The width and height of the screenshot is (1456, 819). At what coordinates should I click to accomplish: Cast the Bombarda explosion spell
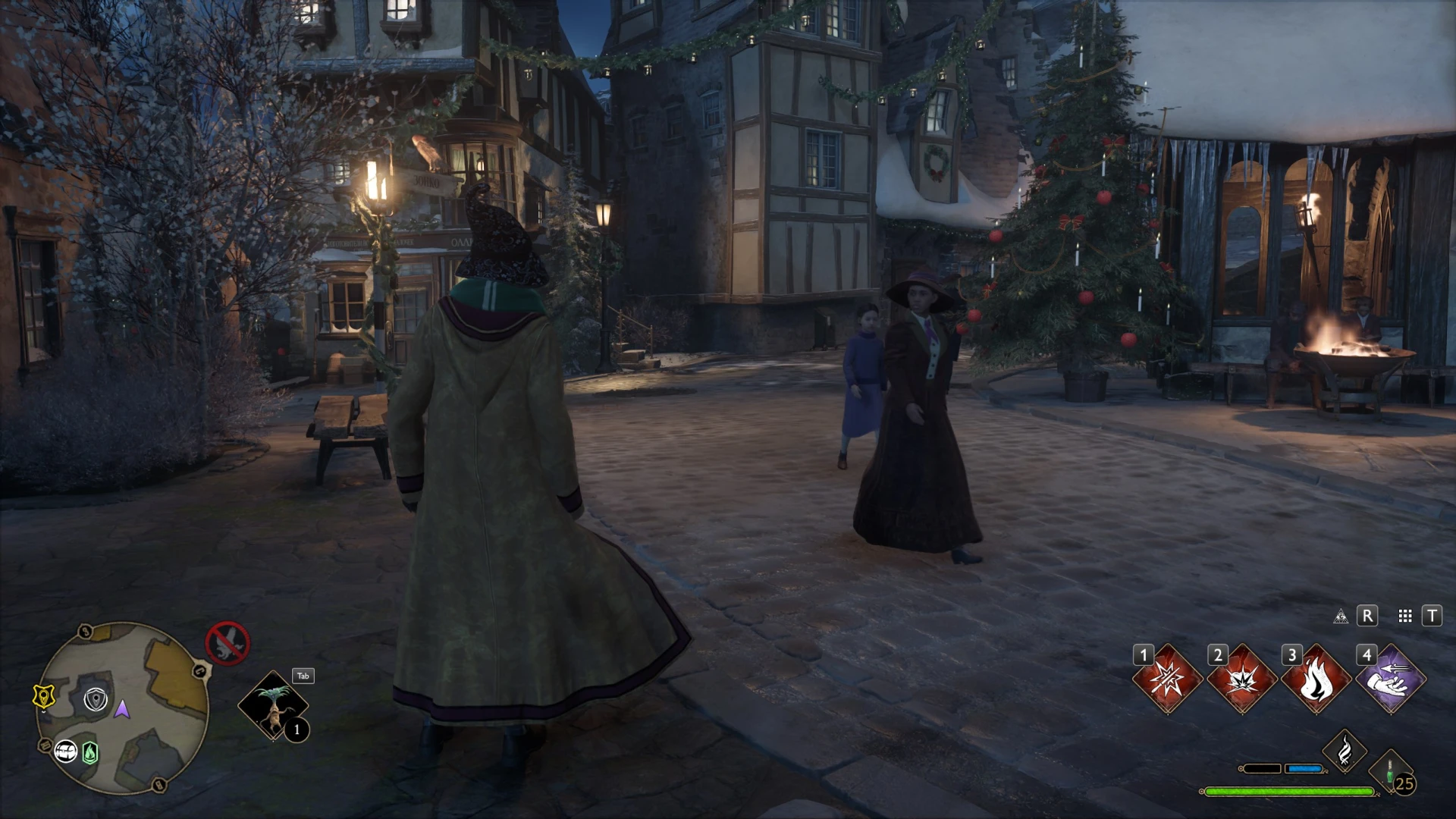point(1241,679)
